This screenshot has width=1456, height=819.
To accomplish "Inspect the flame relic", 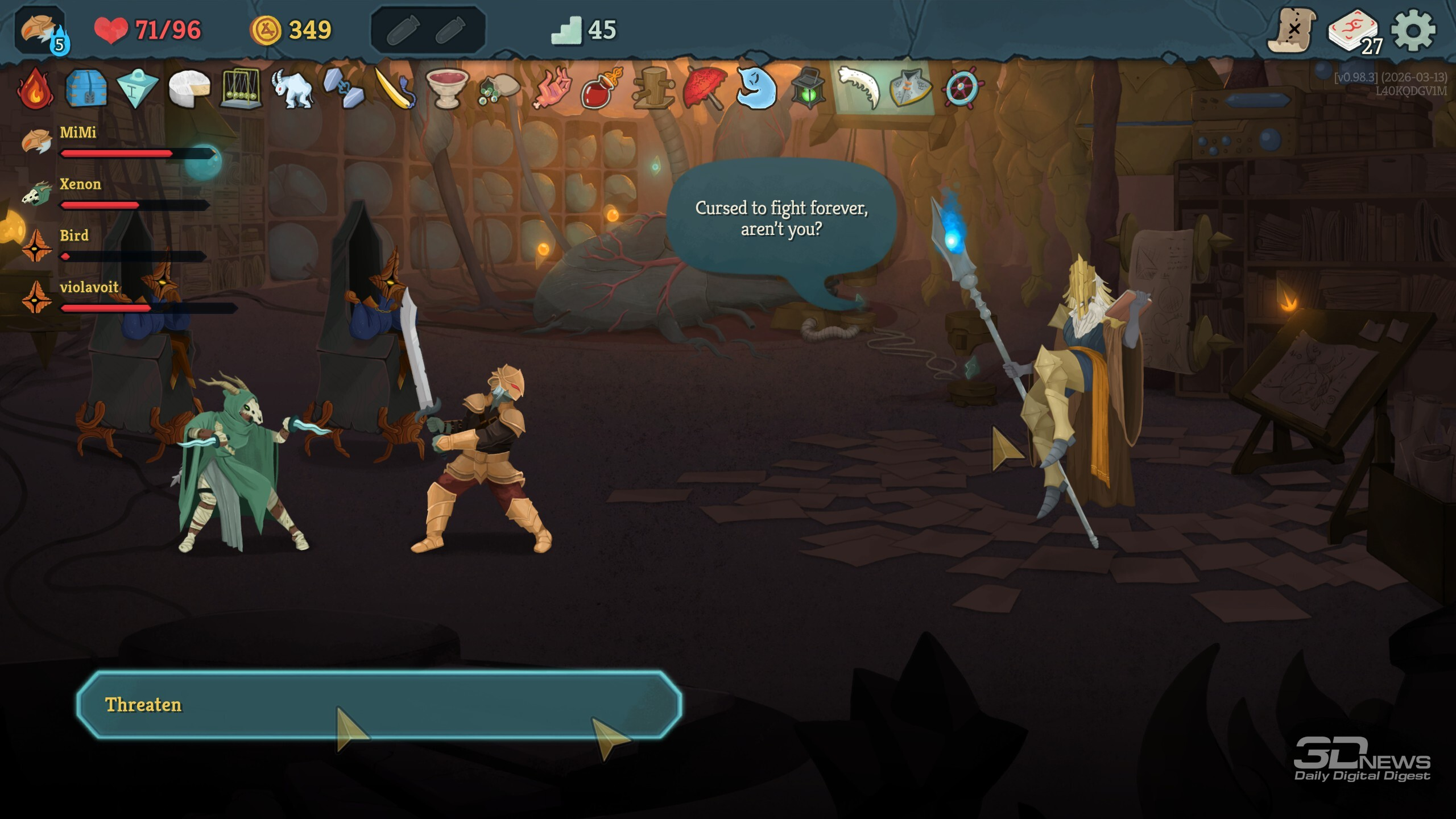I will point(35,89).
